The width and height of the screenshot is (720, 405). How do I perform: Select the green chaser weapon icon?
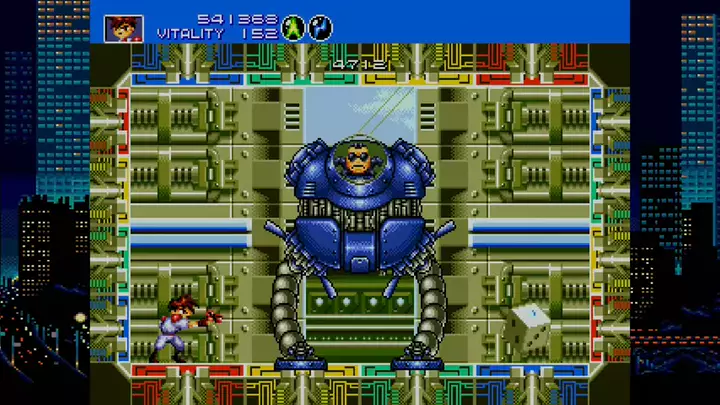pos(293,27)
